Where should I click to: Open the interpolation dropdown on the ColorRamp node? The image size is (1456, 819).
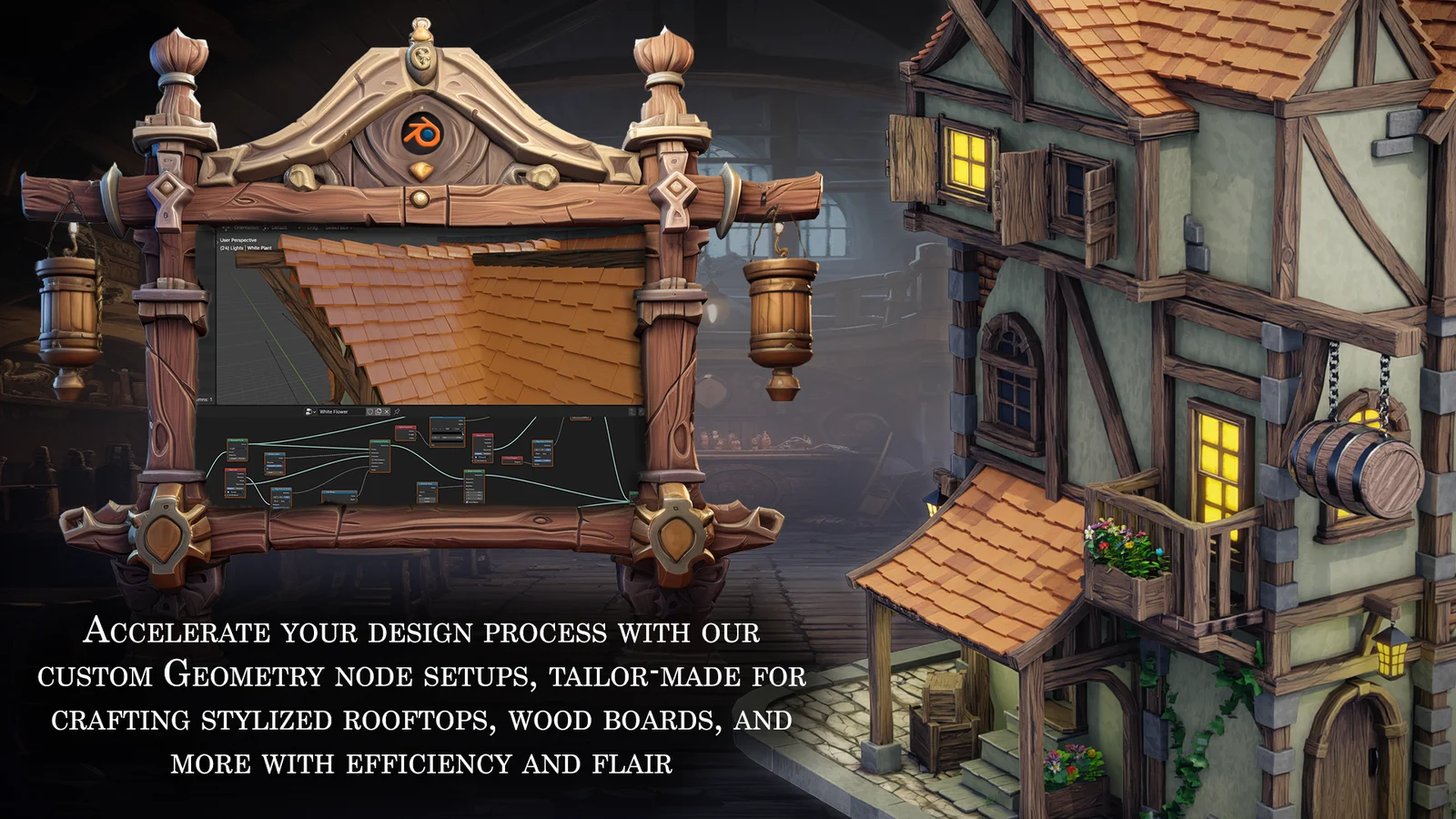457,429
